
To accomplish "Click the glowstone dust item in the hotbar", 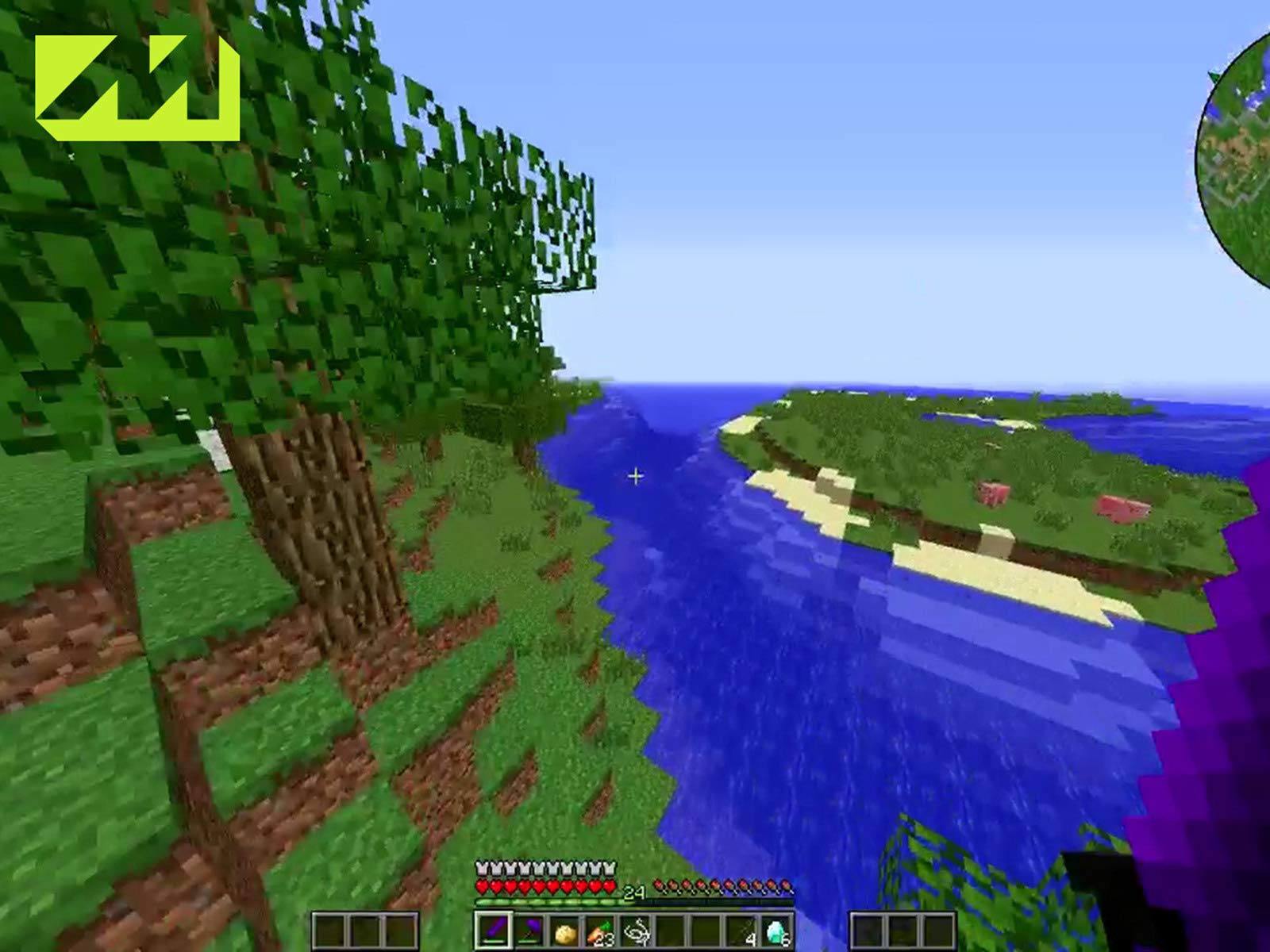I will coord(565,930).
